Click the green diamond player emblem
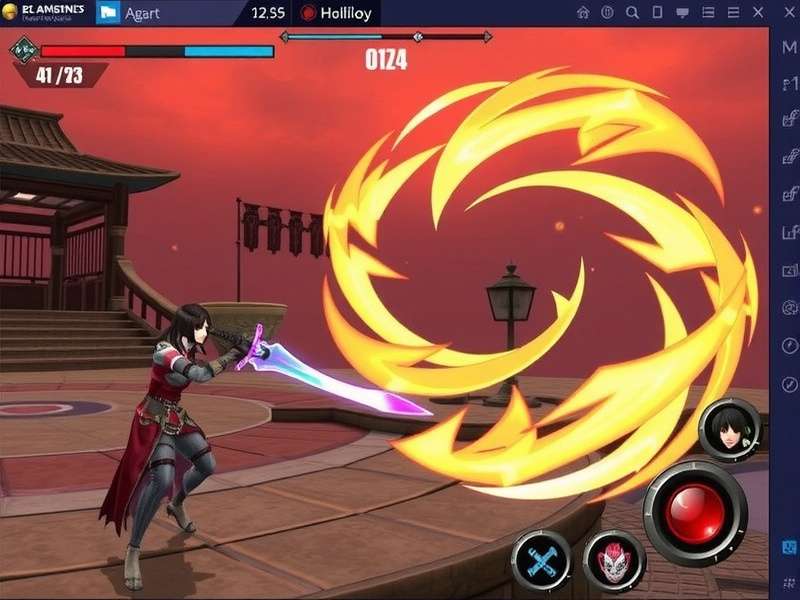800x600 pixels. (x=22, y=50)
